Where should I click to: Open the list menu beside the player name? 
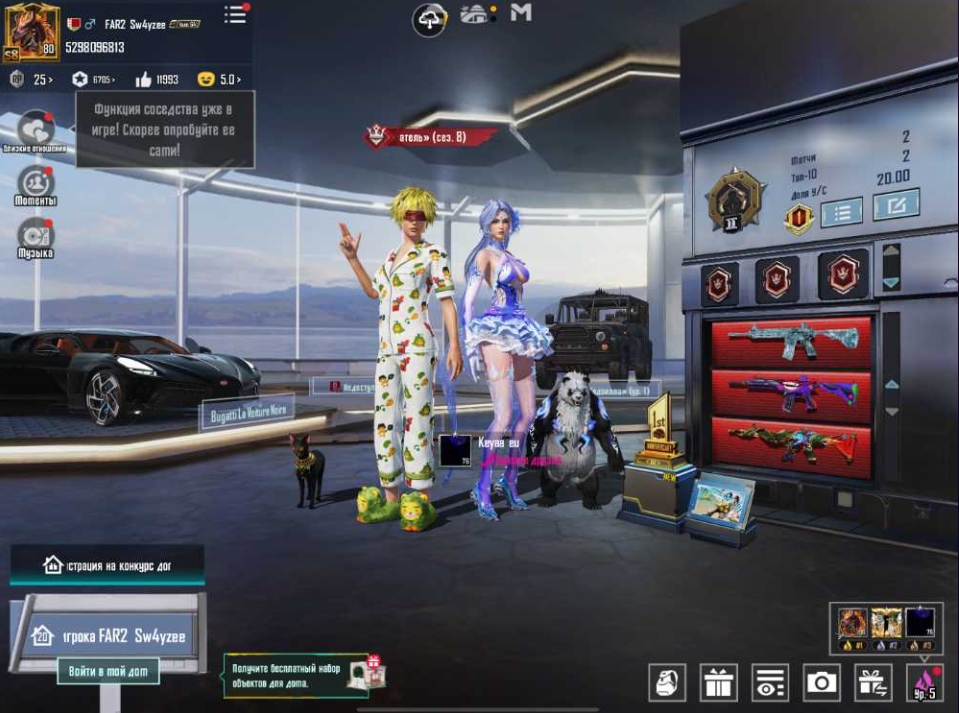(x=235, y=15)
